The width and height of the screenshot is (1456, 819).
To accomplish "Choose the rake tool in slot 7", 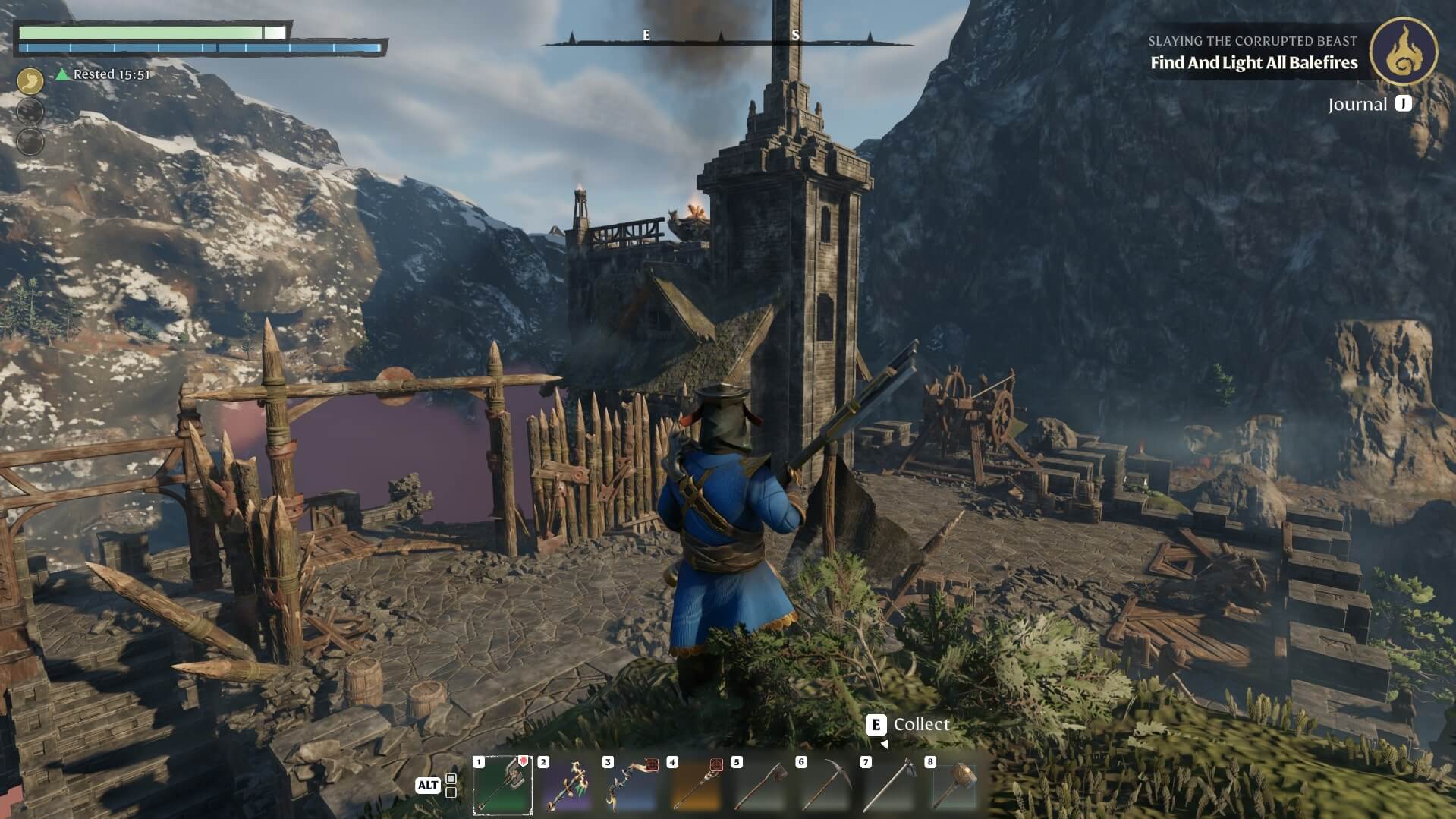I will tap(889, 786).
